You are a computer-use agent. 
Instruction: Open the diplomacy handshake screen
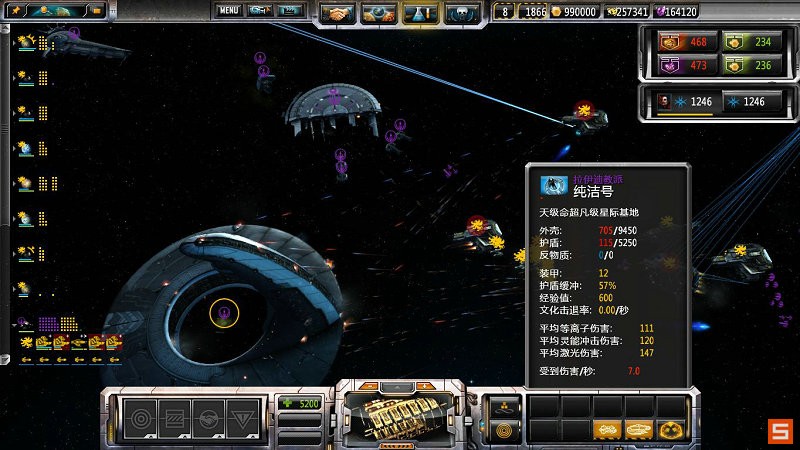tap(338, 13)
